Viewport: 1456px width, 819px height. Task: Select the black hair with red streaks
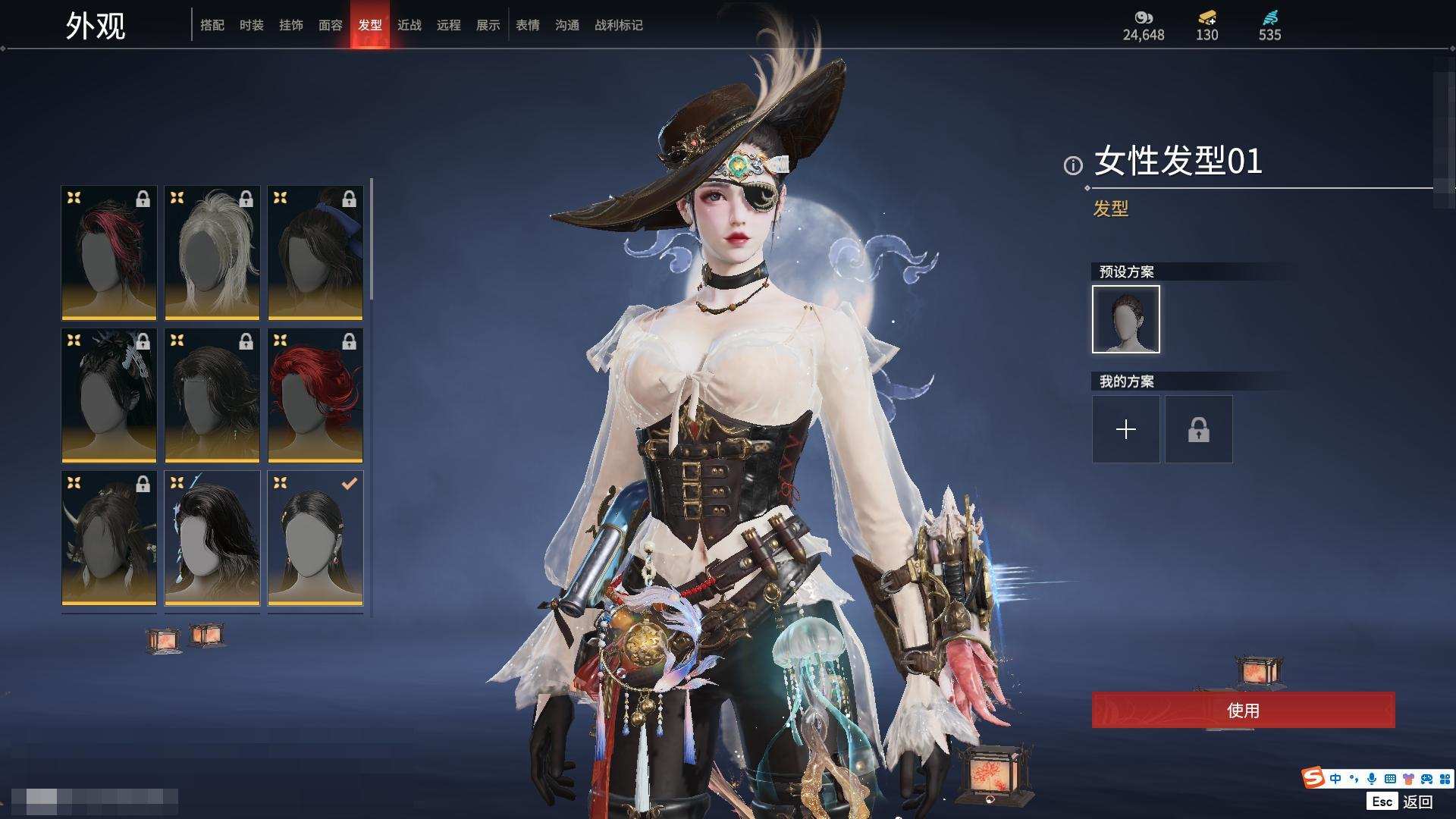[x=109, y=253]
